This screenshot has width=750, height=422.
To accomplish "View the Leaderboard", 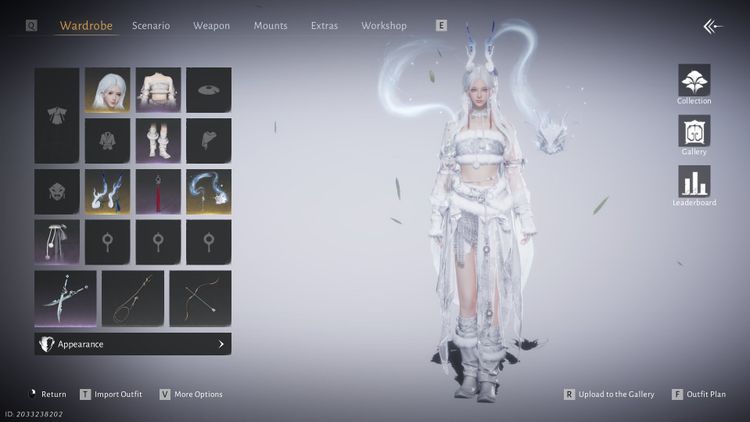I will [x=694, y=184].
